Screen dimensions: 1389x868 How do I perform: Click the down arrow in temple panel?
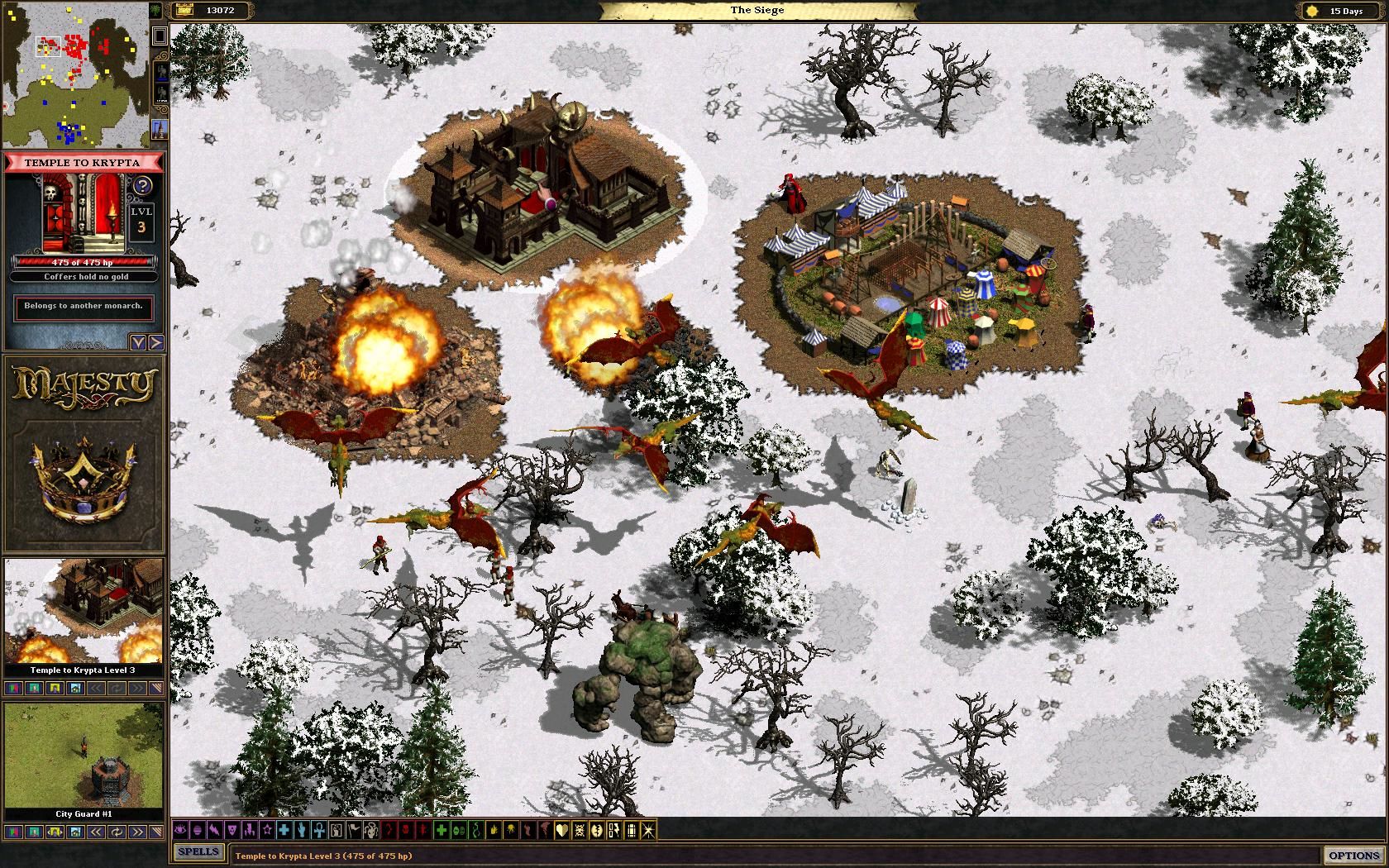pos(138,342)
